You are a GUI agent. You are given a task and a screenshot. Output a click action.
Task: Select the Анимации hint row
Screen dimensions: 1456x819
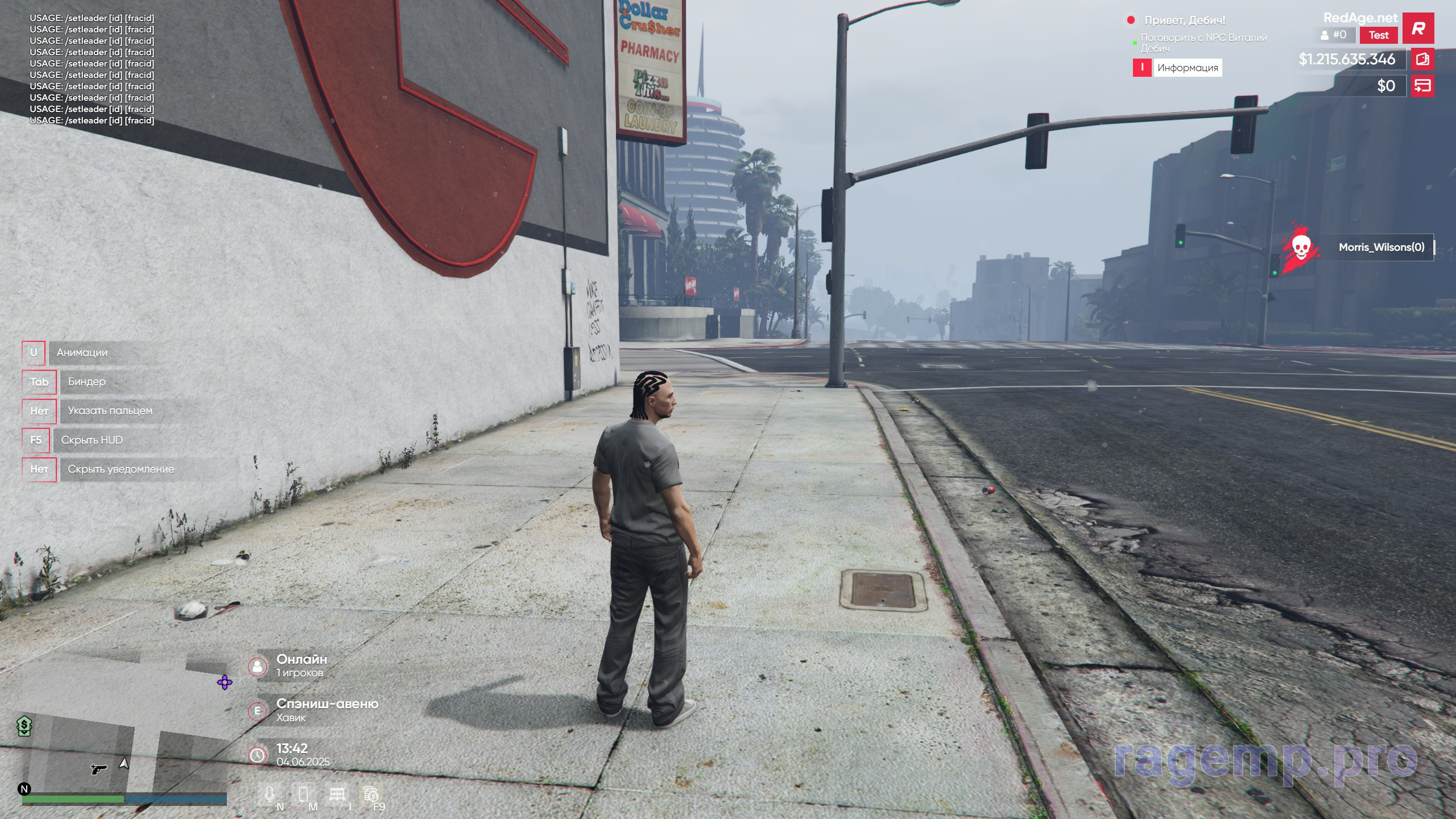pos(82,353)
